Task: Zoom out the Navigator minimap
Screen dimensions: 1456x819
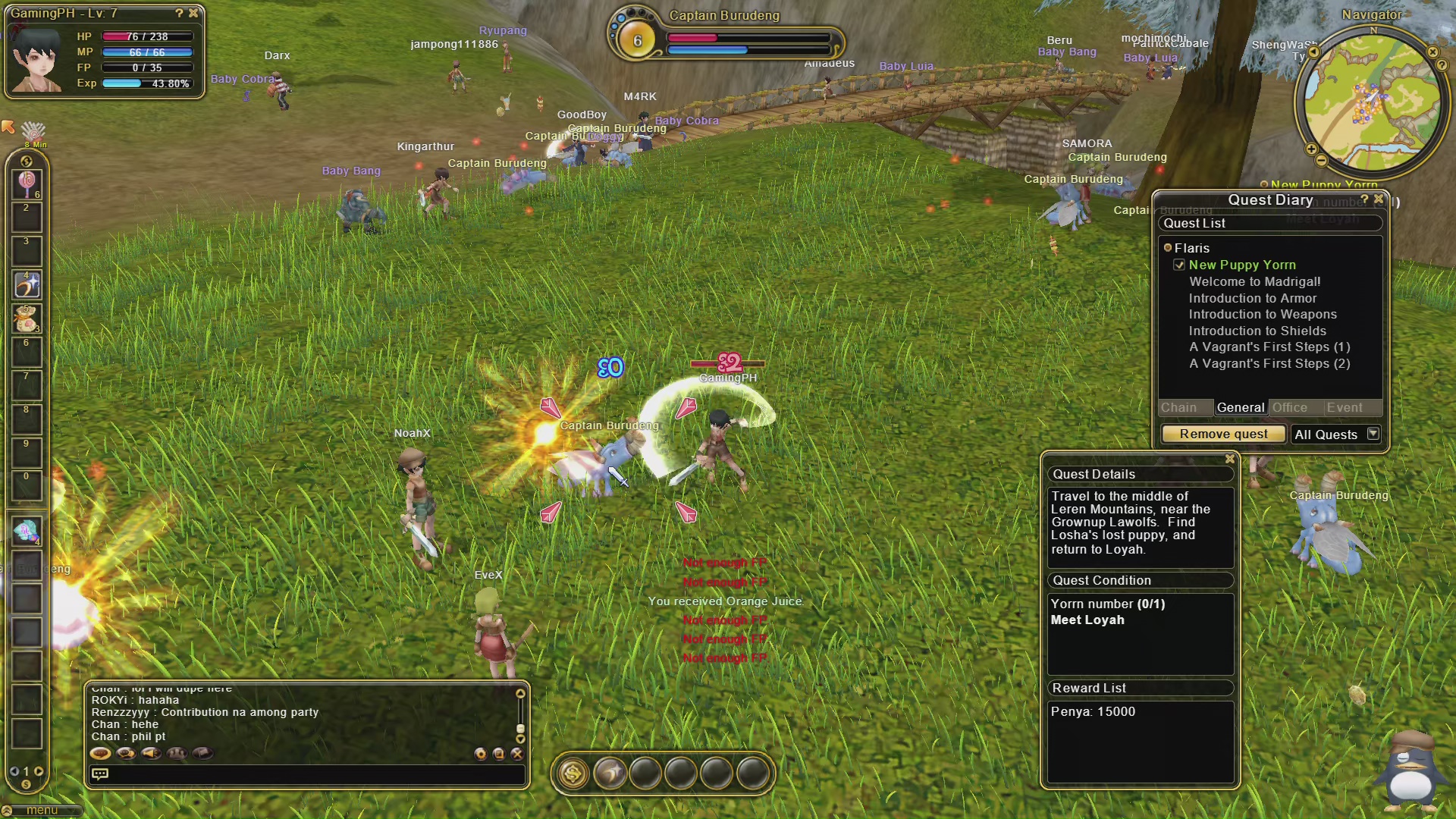Action: point(1321,161)
